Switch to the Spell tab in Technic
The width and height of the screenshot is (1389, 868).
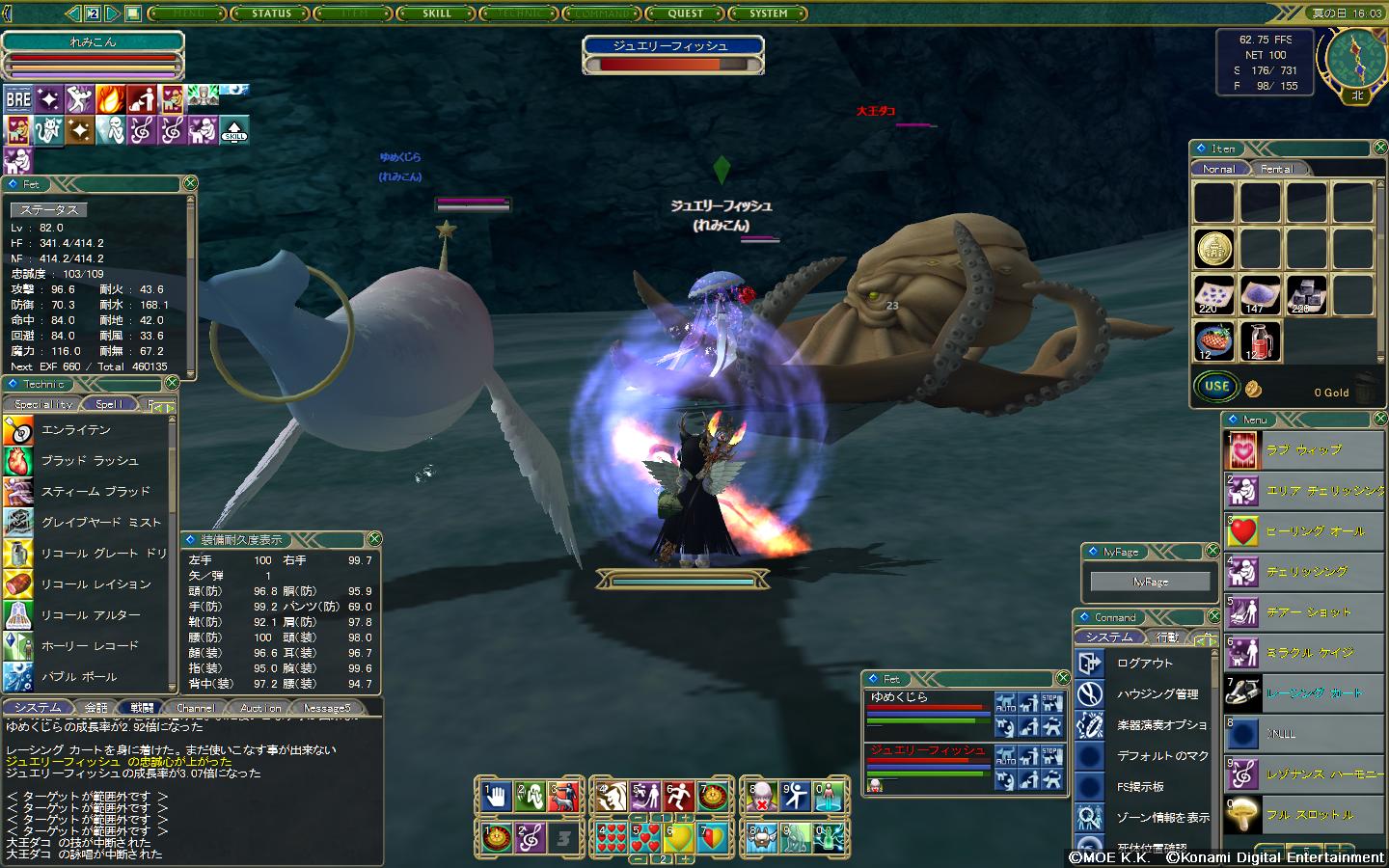tap(109, 404)
